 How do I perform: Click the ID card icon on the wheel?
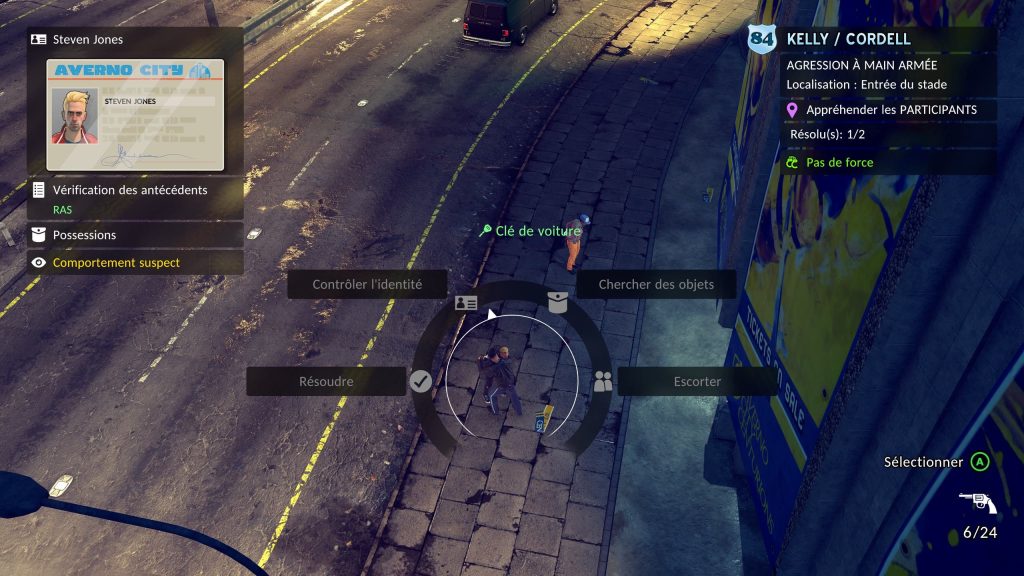point(466,302)
